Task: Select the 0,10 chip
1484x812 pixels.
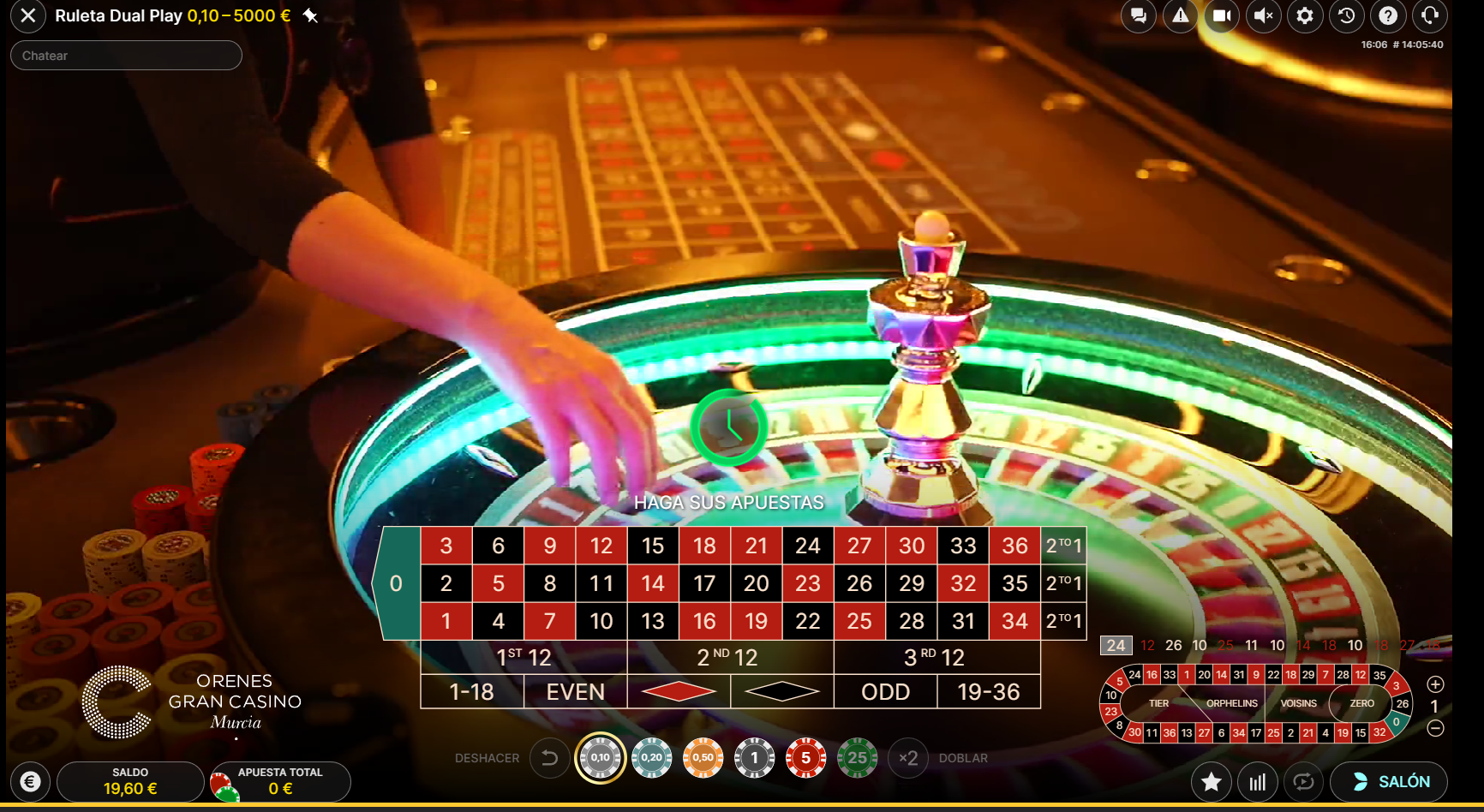Action: [601, 758]
